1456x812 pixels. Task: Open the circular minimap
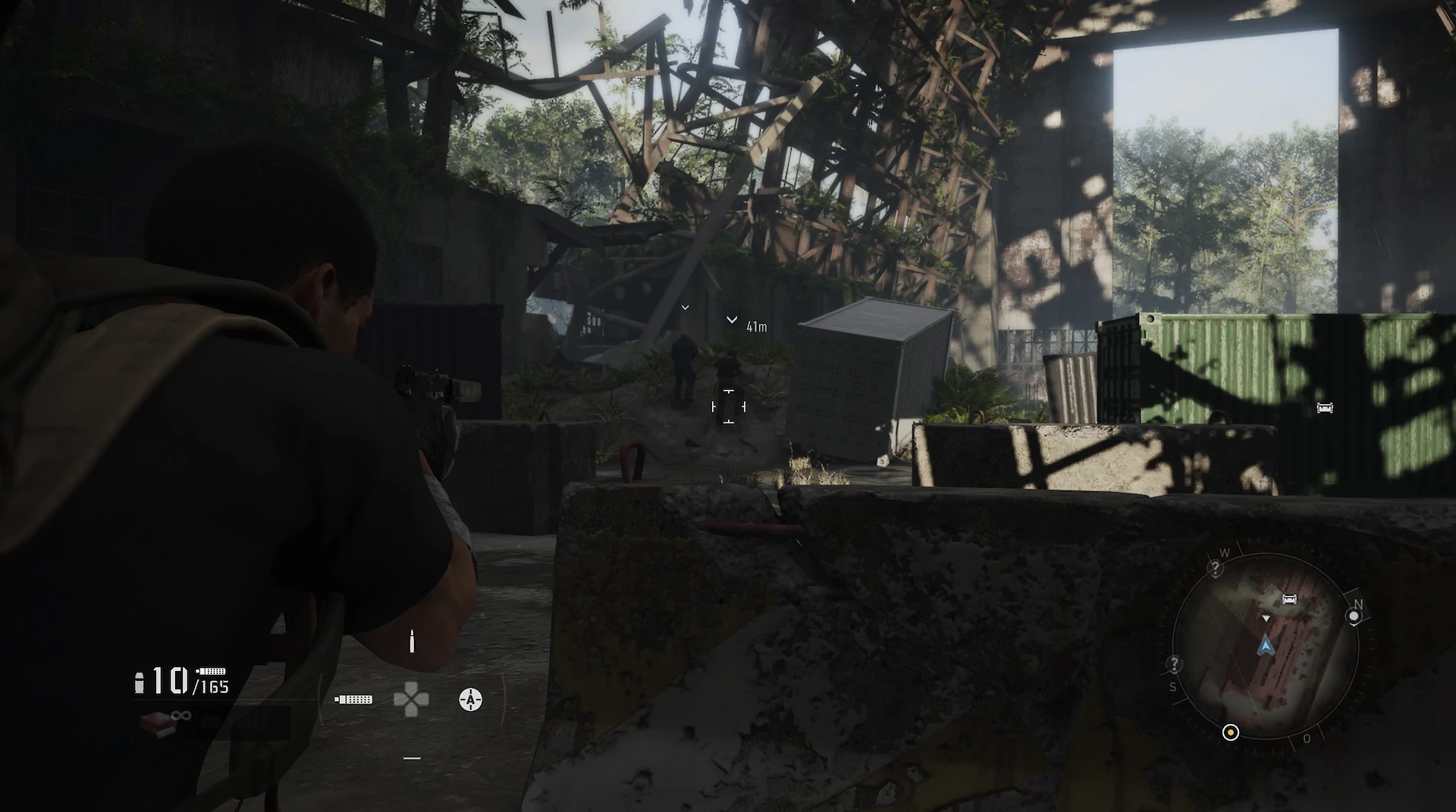coord(1265,646)
